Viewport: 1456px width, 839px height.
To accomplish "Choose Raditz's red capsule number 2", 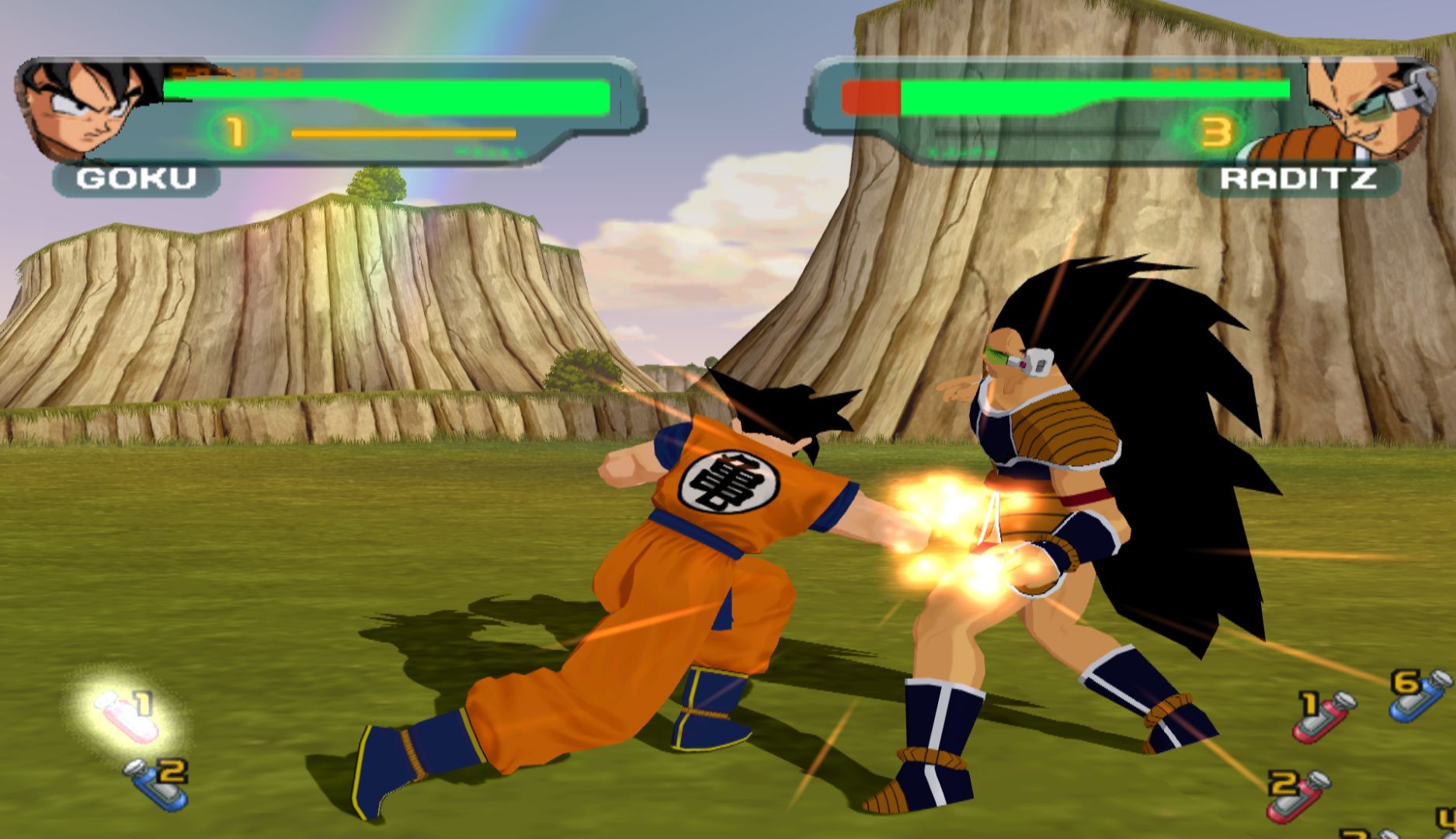I will [x=1298, y=794].
